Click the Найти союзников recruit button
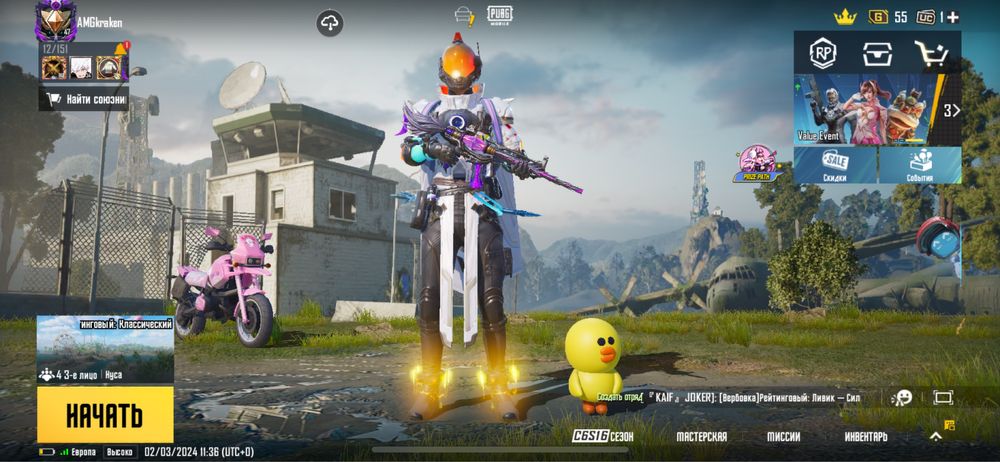 [x=84, y=99]
